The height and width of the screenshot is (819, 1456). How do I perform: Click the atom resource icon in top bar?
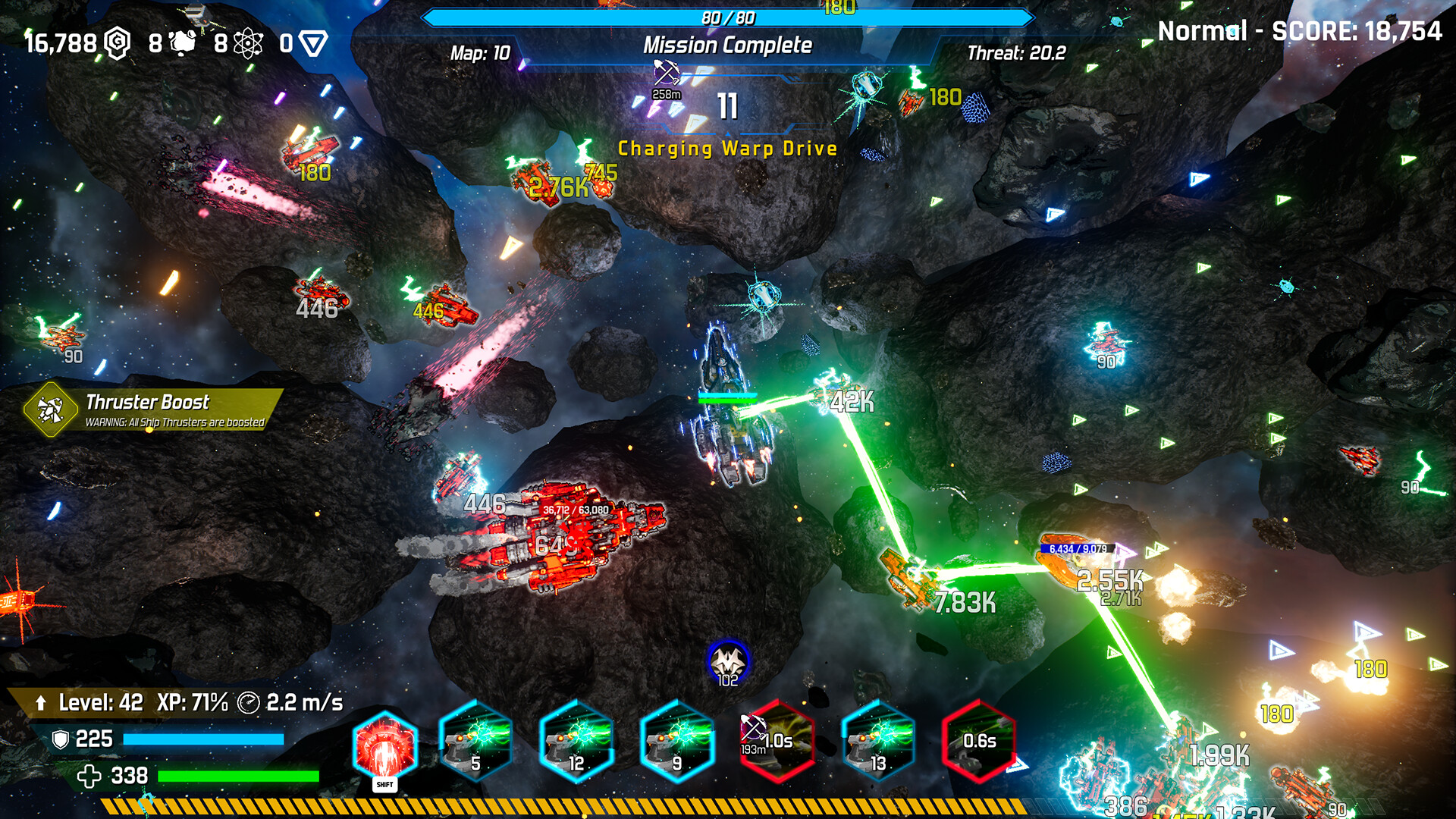(248, 42)
